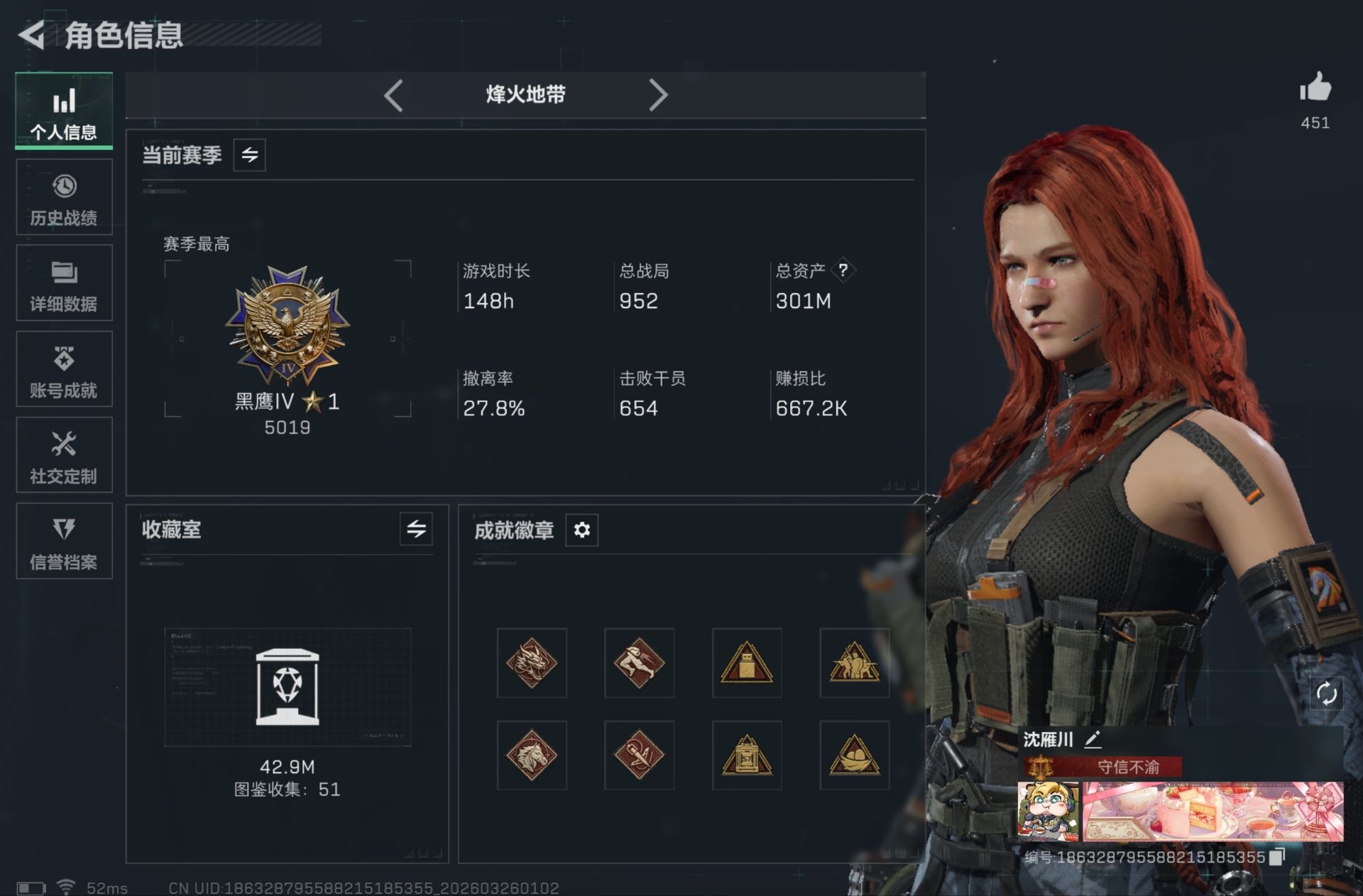Viewport: 1363px width, 896px height.
Task: Toggle the 收藏室 swap button
Action: (x=416, y=529)
